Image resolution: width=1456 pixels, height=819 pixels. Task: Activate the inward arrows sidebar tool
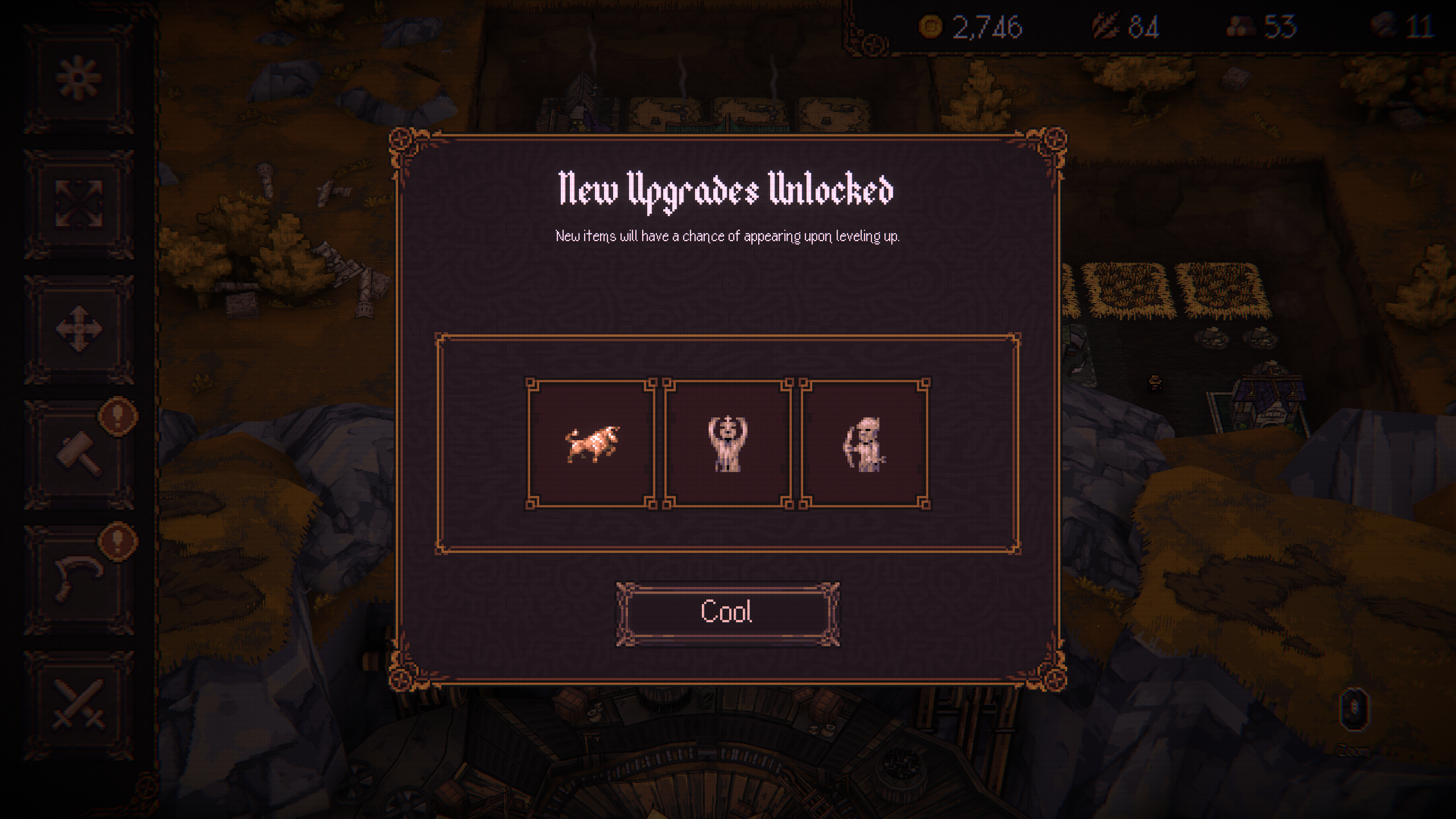point(79,203)
